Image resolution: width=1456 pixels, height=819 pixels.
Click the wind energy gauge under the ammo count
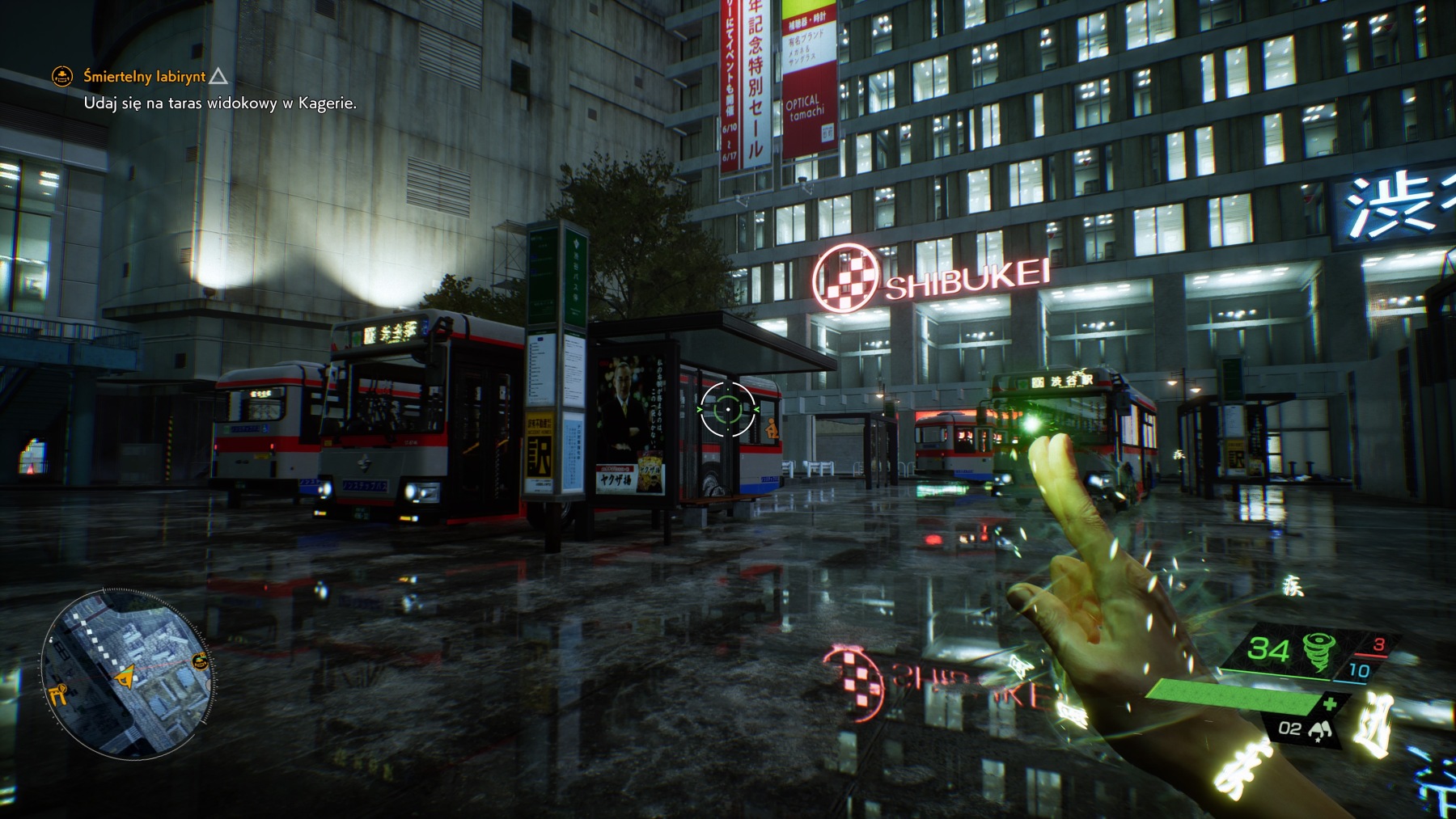coord(1276,673)
